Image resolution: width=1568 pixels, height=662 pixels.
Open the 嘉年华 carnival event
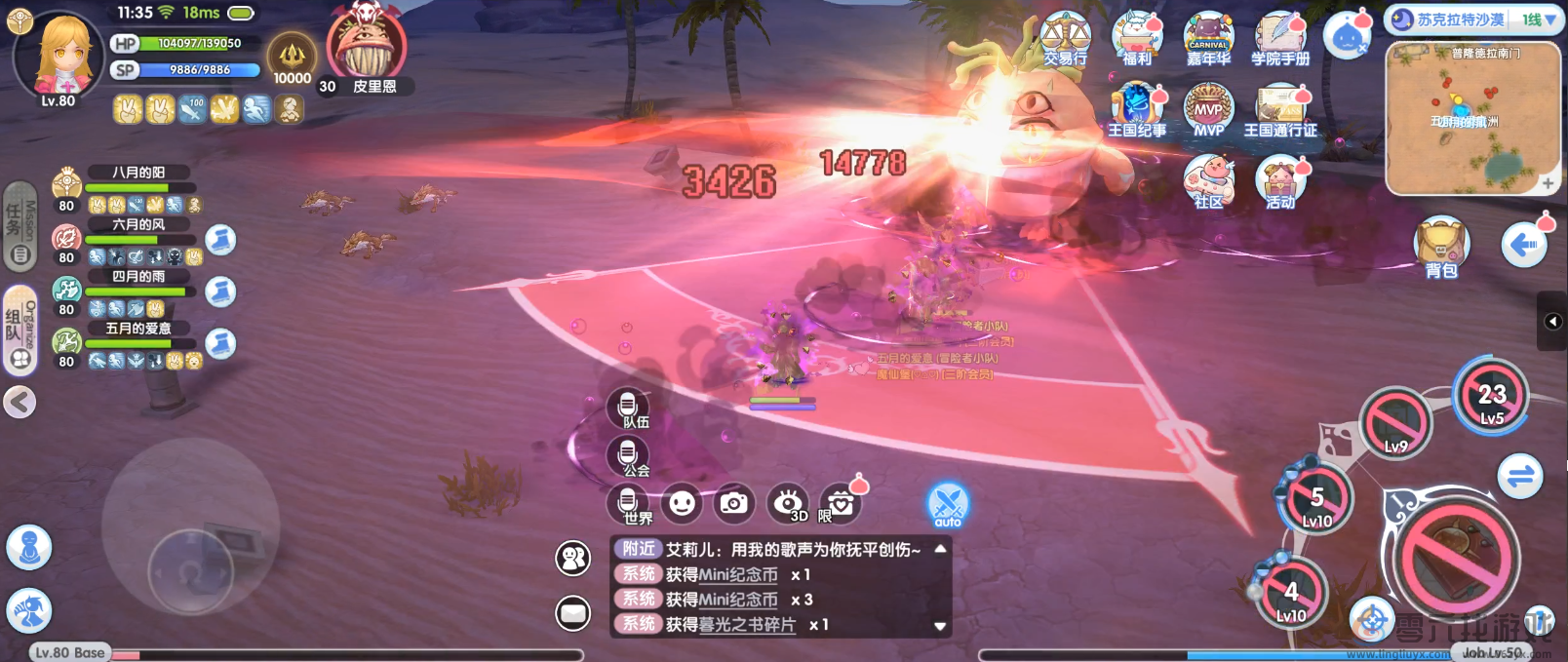1208,39
